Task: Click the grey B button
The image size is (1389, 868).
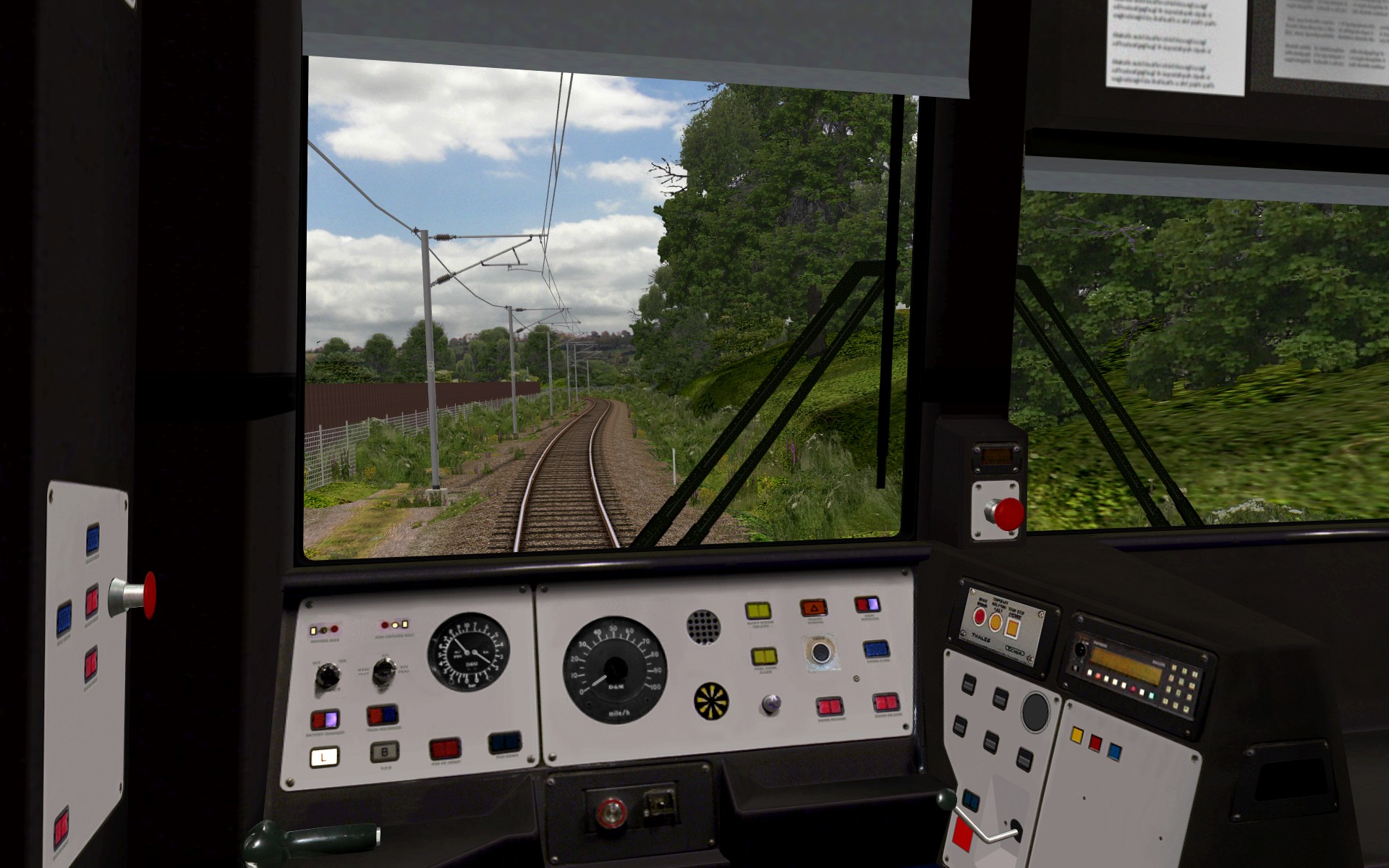Action: tap(385, 752)
